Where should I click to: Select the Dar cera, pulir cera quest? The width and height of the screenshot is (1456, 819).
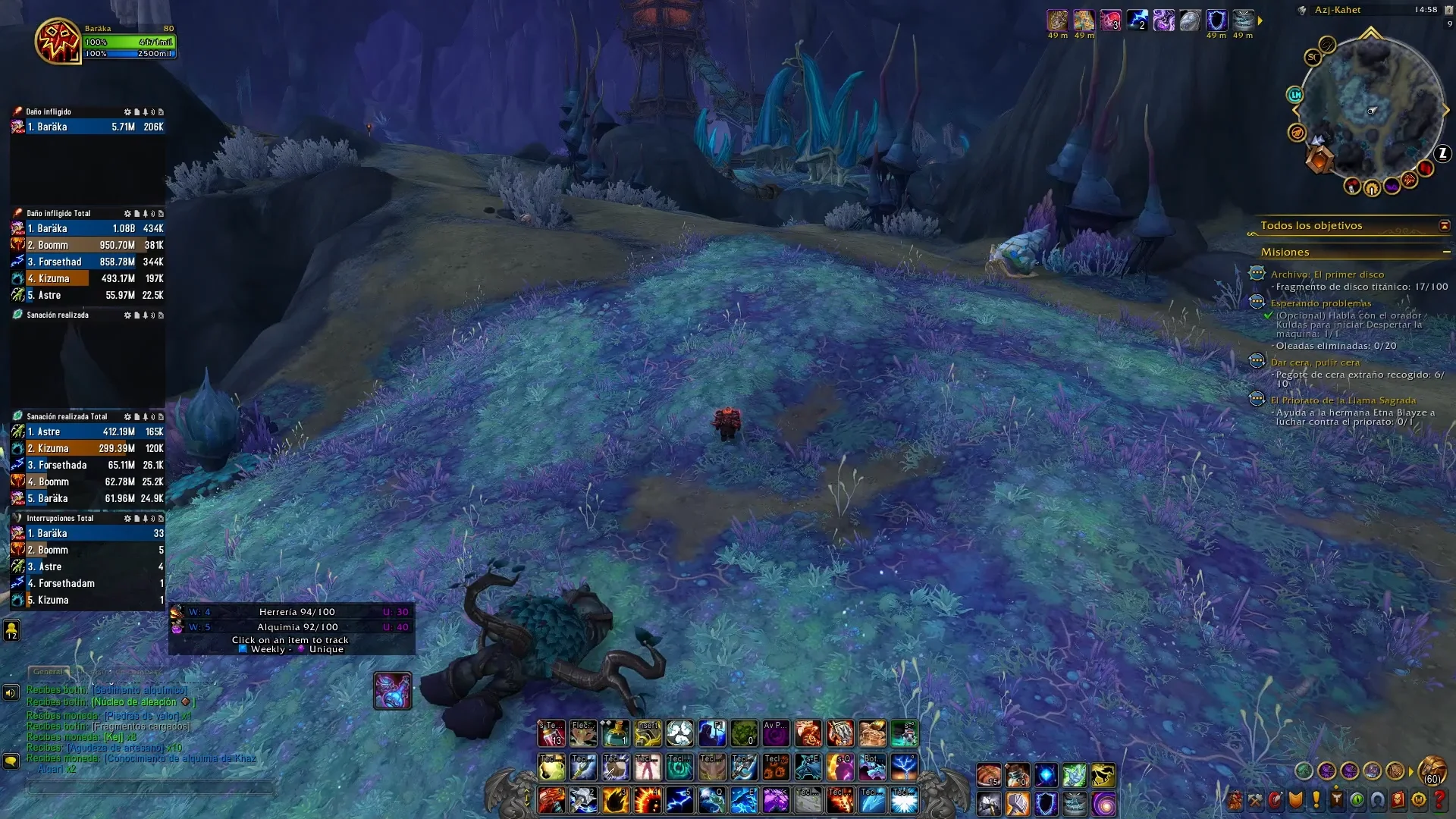[1315, 362]
